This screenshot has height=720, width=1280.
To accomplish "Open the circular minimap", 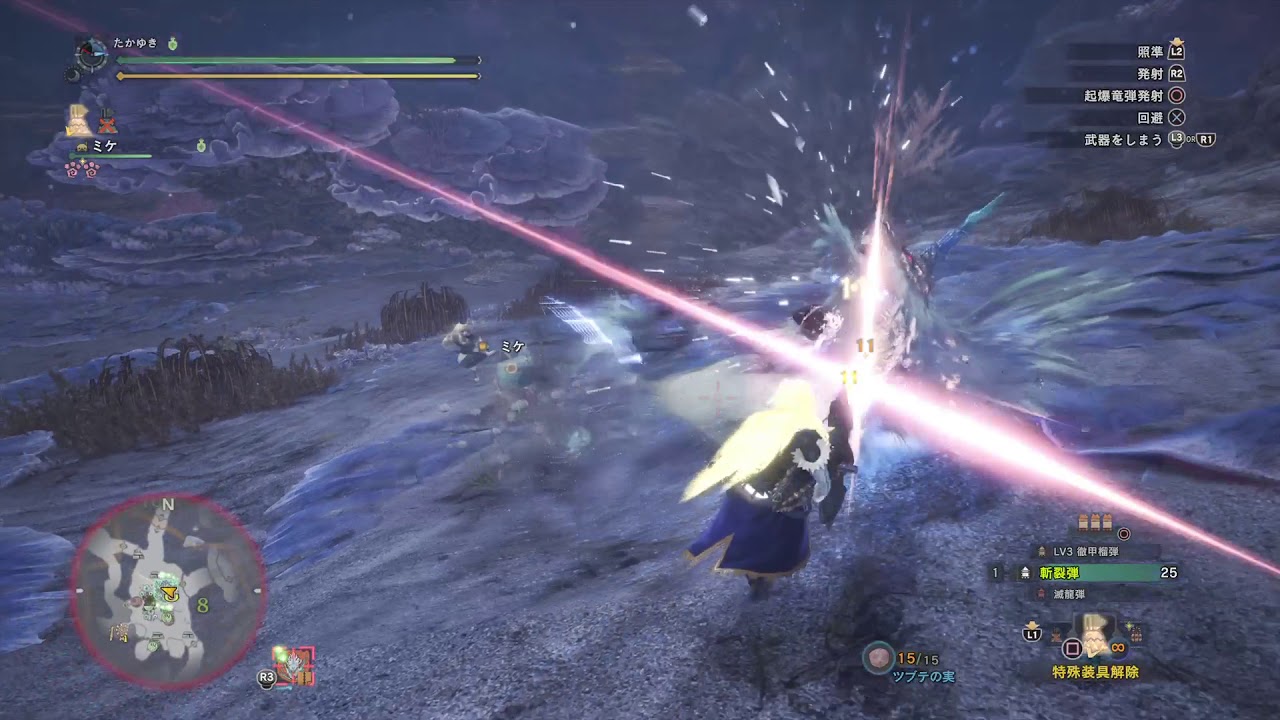I will pyautogui.click(x=168, y=591).
